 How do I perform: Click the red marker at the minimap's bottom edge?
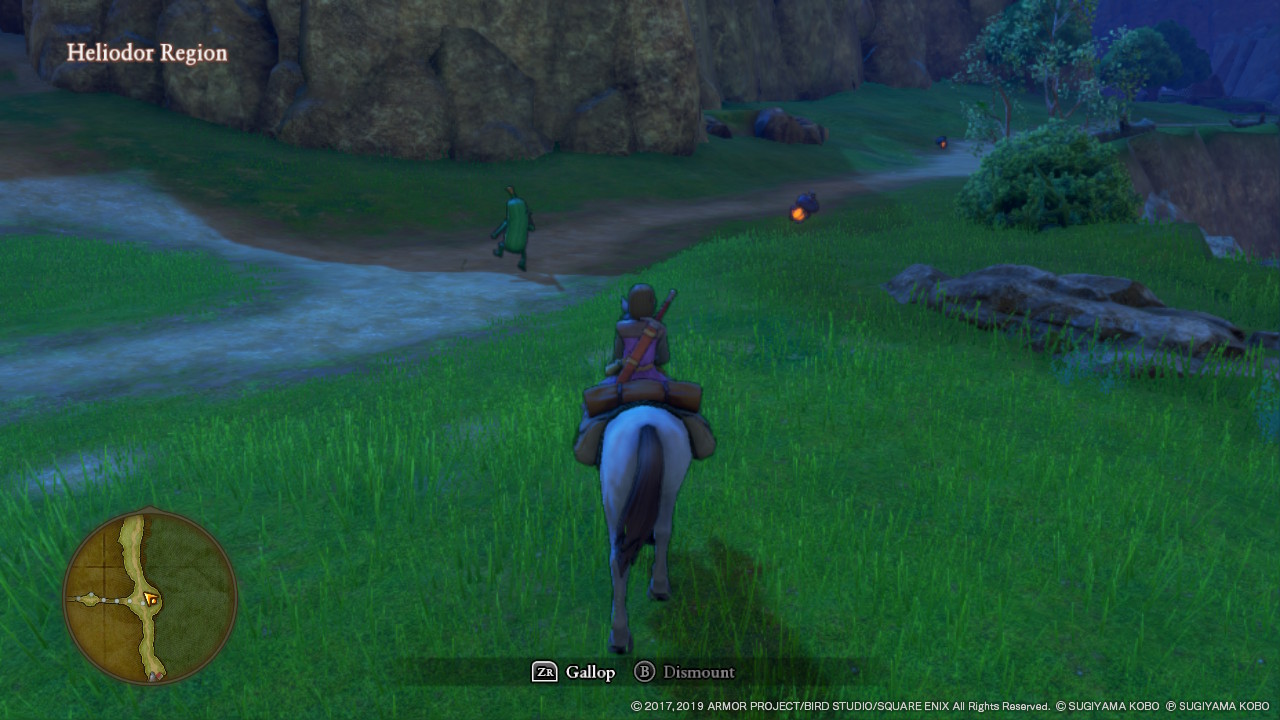pos(158,675)
